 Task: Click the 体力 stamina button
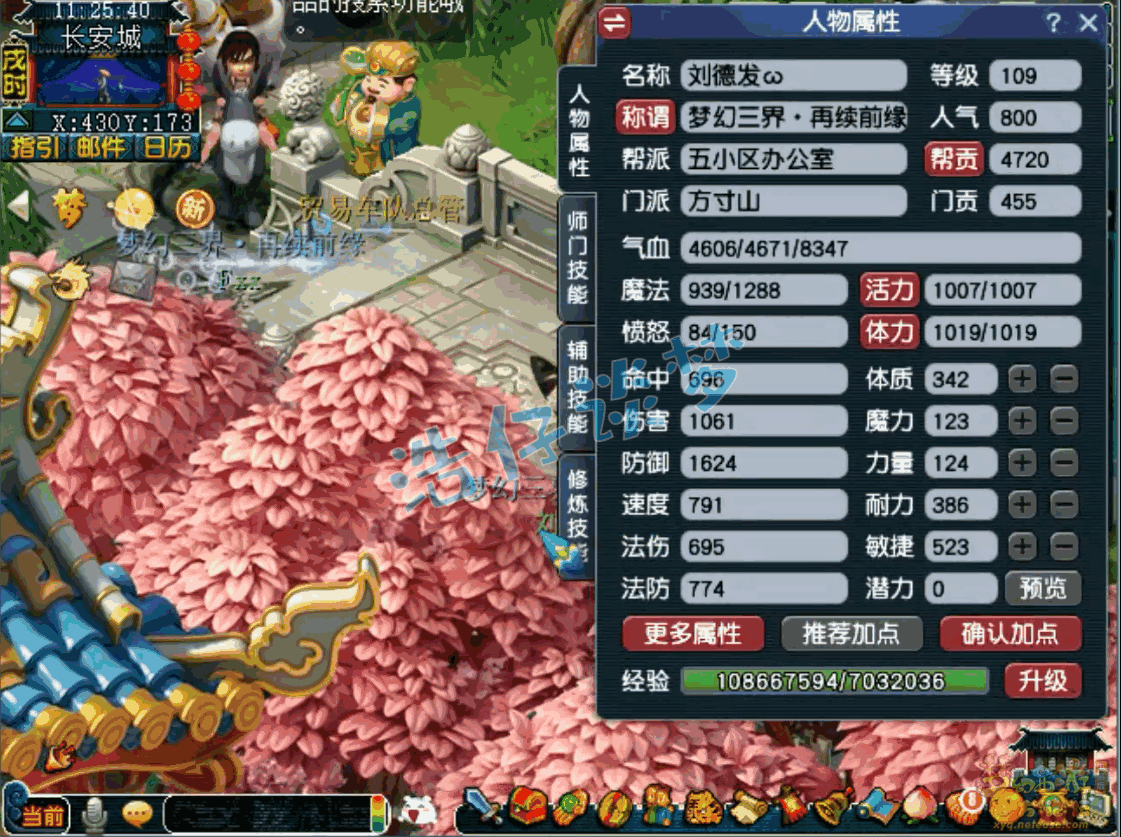(889, 332)
